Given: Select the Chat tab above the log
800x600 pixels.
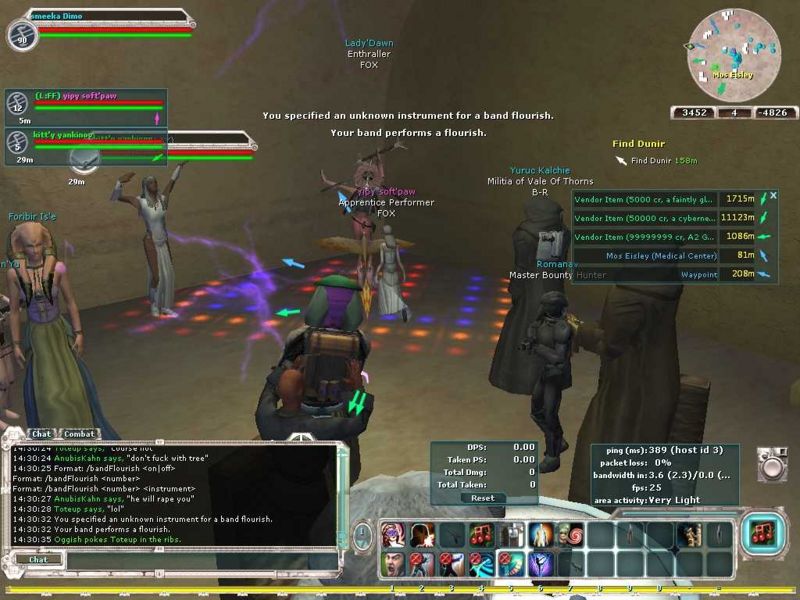Looking at the screenshot, I should pyautogui.click(x=41, y=434).
